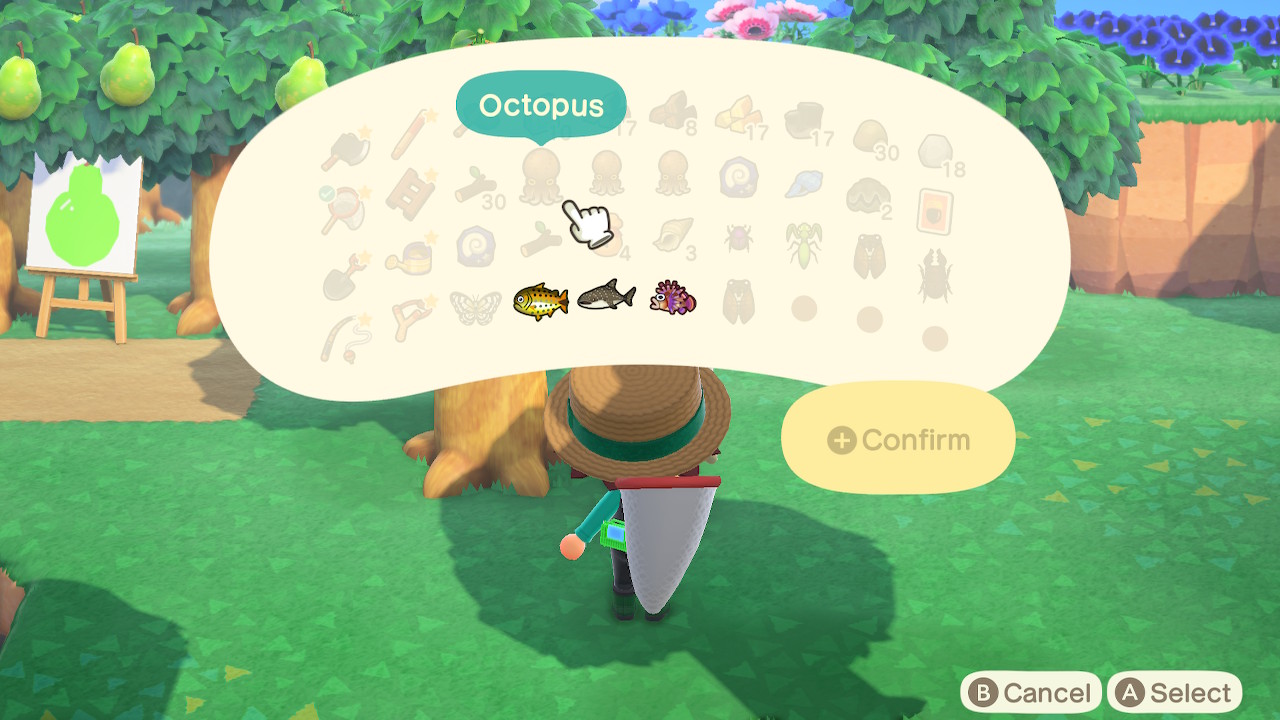Select the shovel tool slot
This screenshot has height=720, width=1280.
(343, 279)
